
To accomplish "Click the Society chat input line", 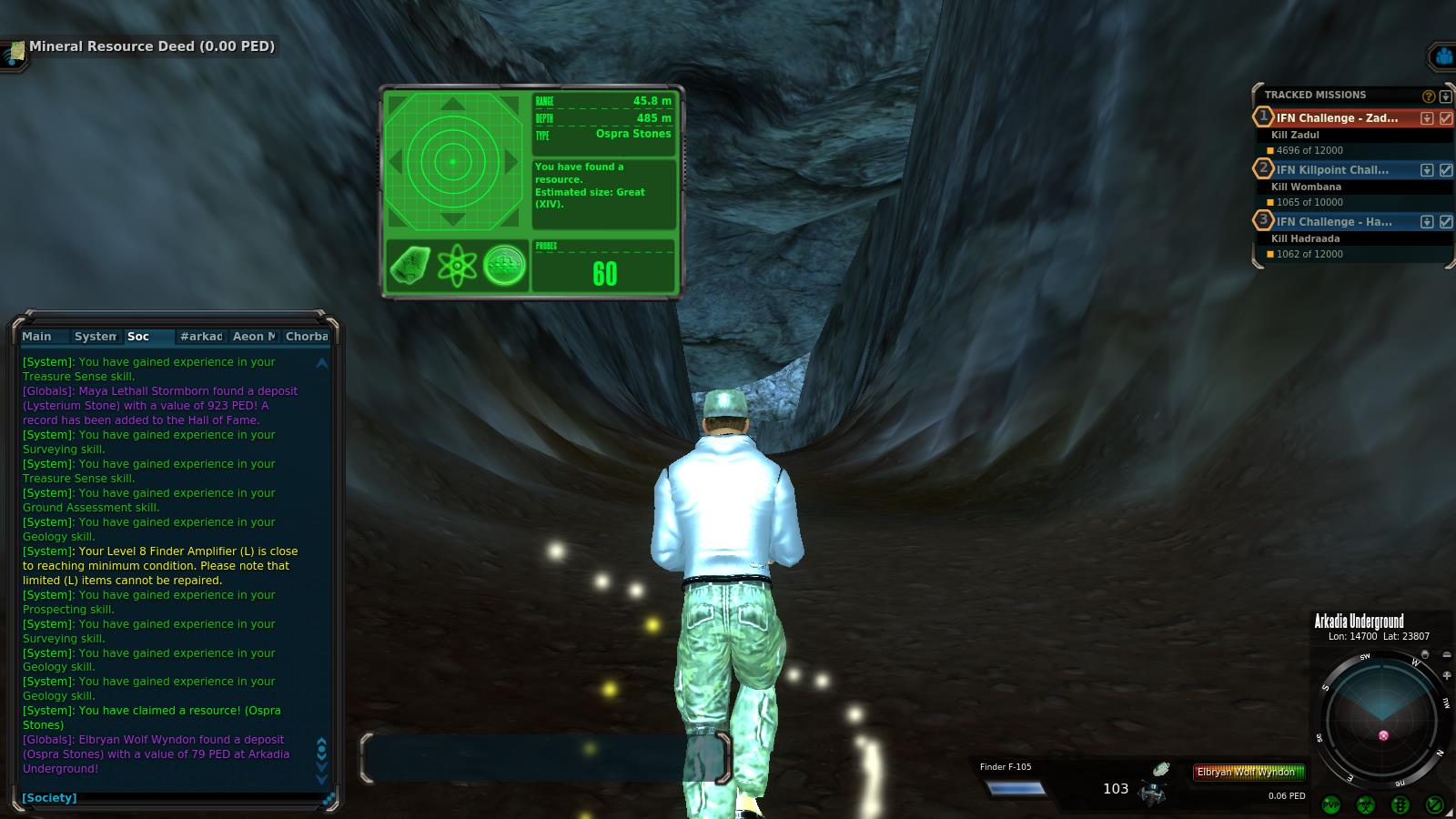I will point(173,798).
